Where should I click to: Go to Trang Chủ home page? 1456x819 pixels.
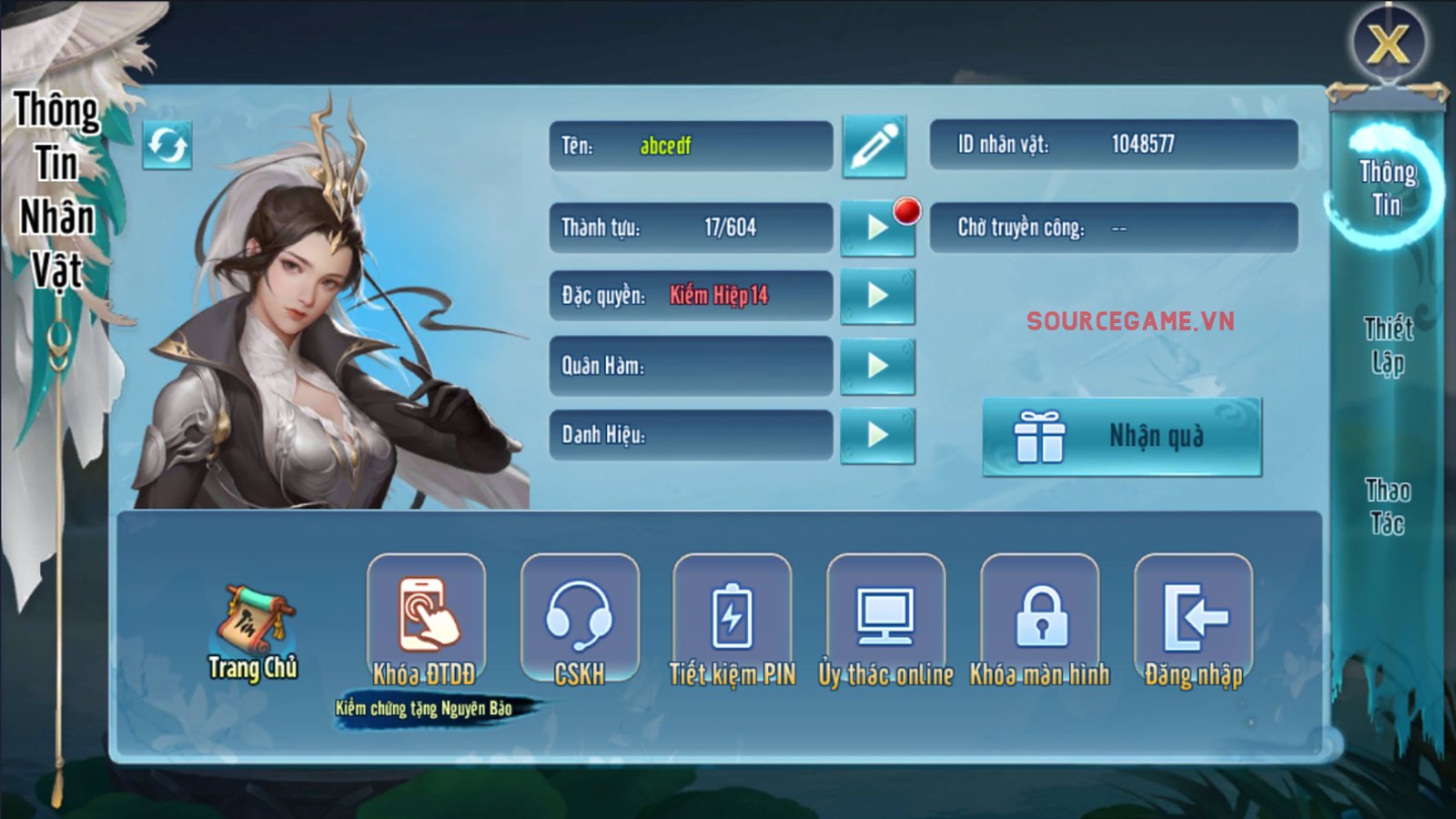point(253,632)
